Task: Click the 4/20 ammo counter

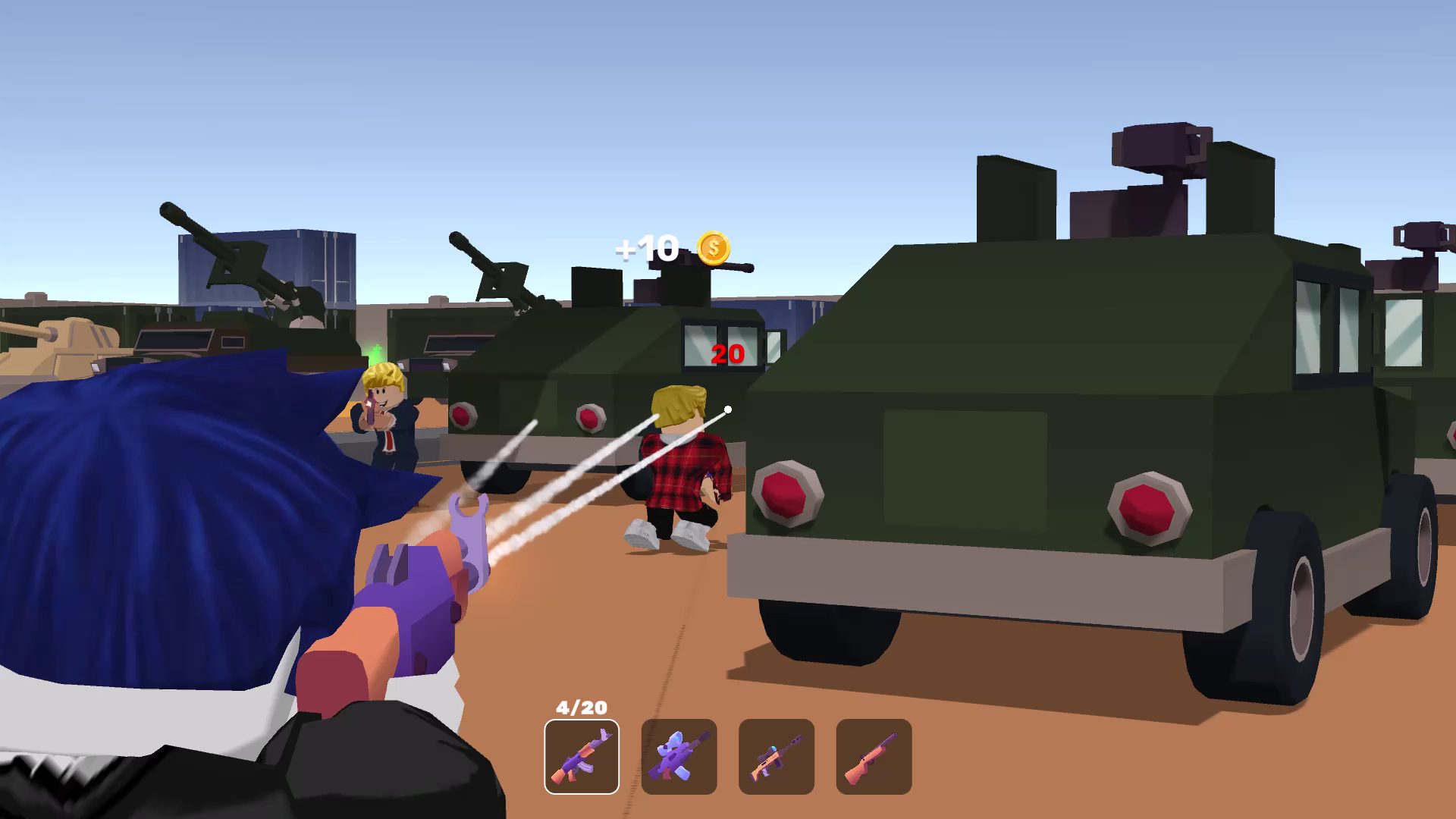Action: (579, 707)
